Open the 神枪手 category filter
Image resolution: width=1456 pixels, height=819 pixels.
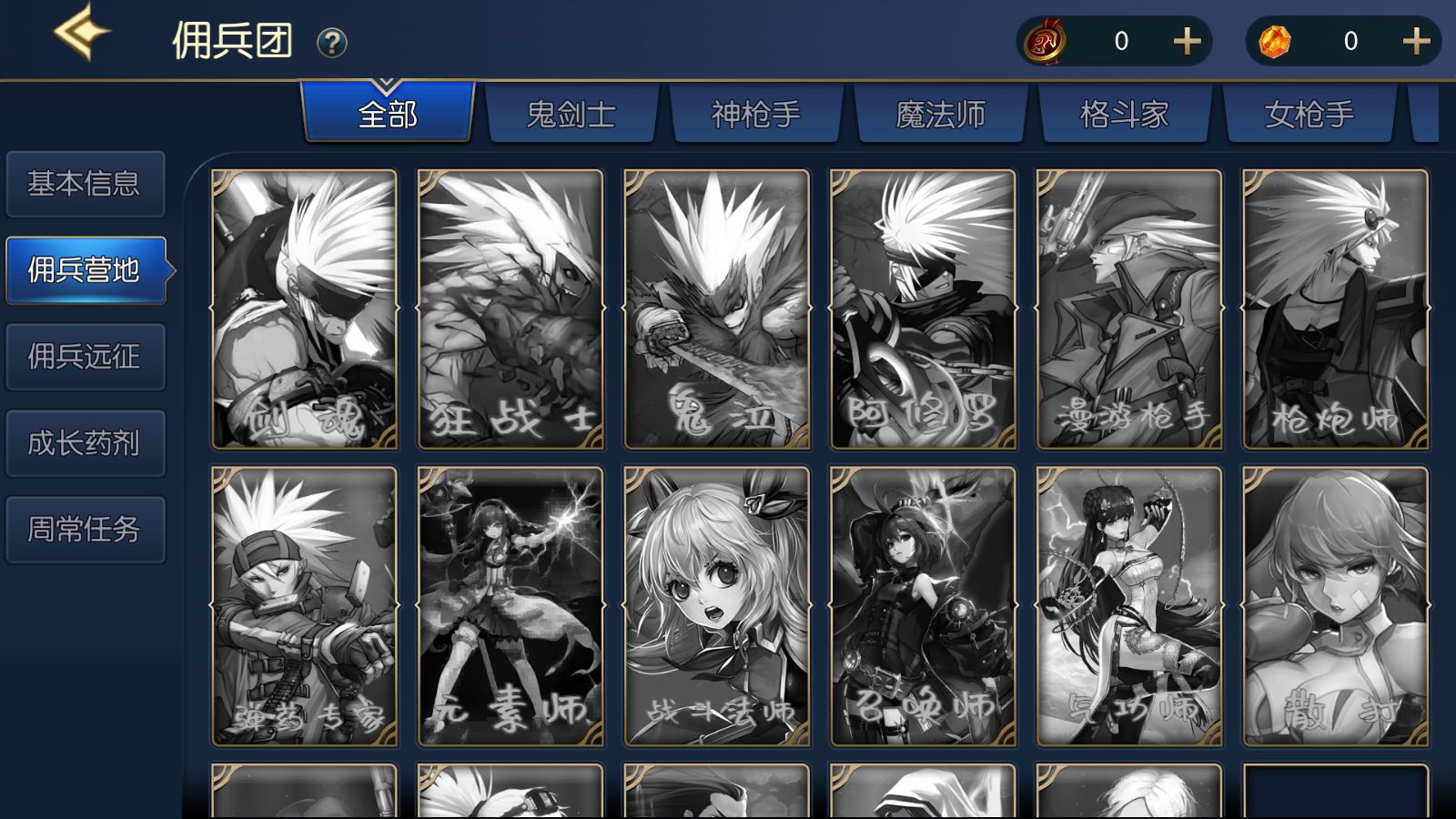coord(754,116)
